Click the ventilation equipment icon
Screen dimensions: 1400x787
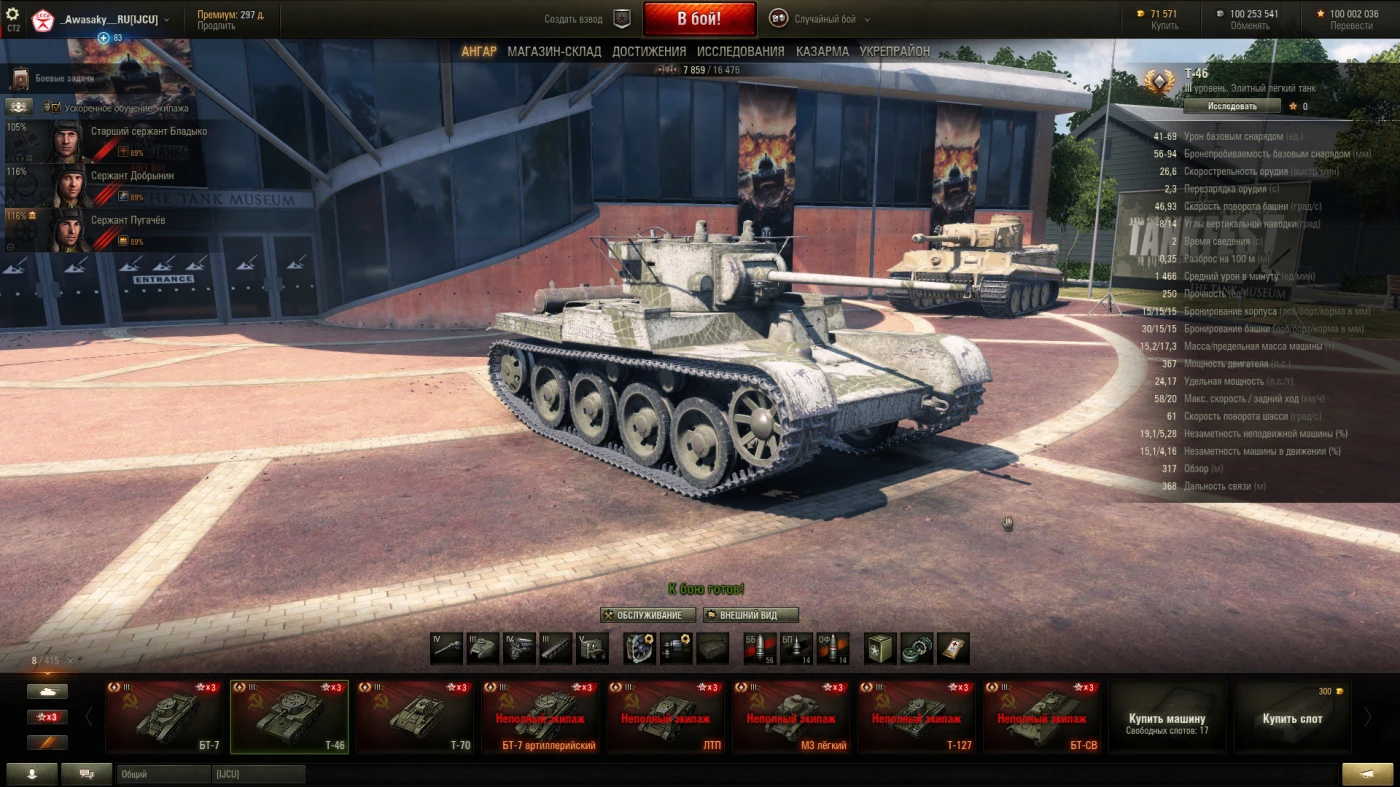[638, 648]
